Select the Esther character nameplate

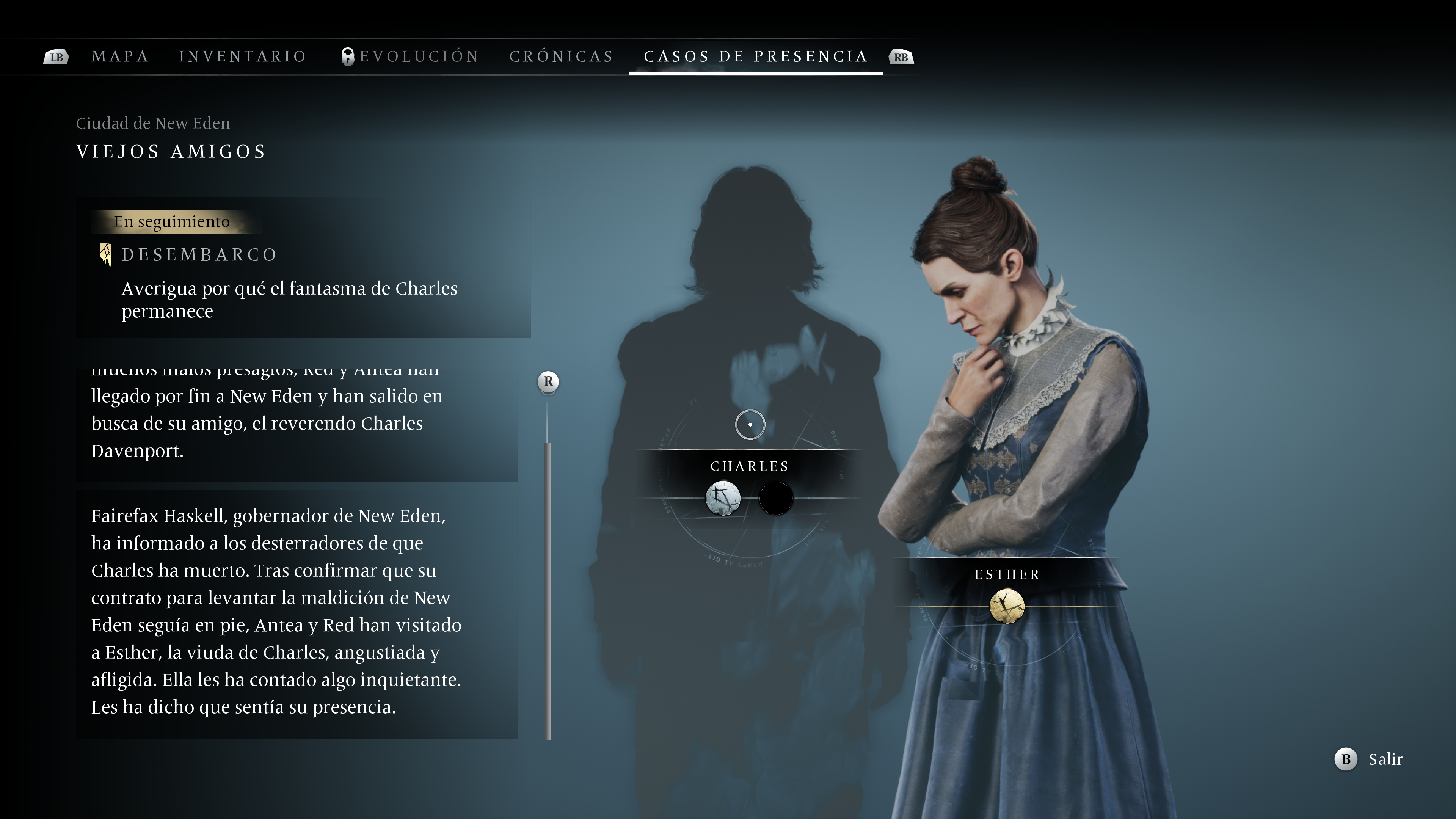click(1007, 574)
